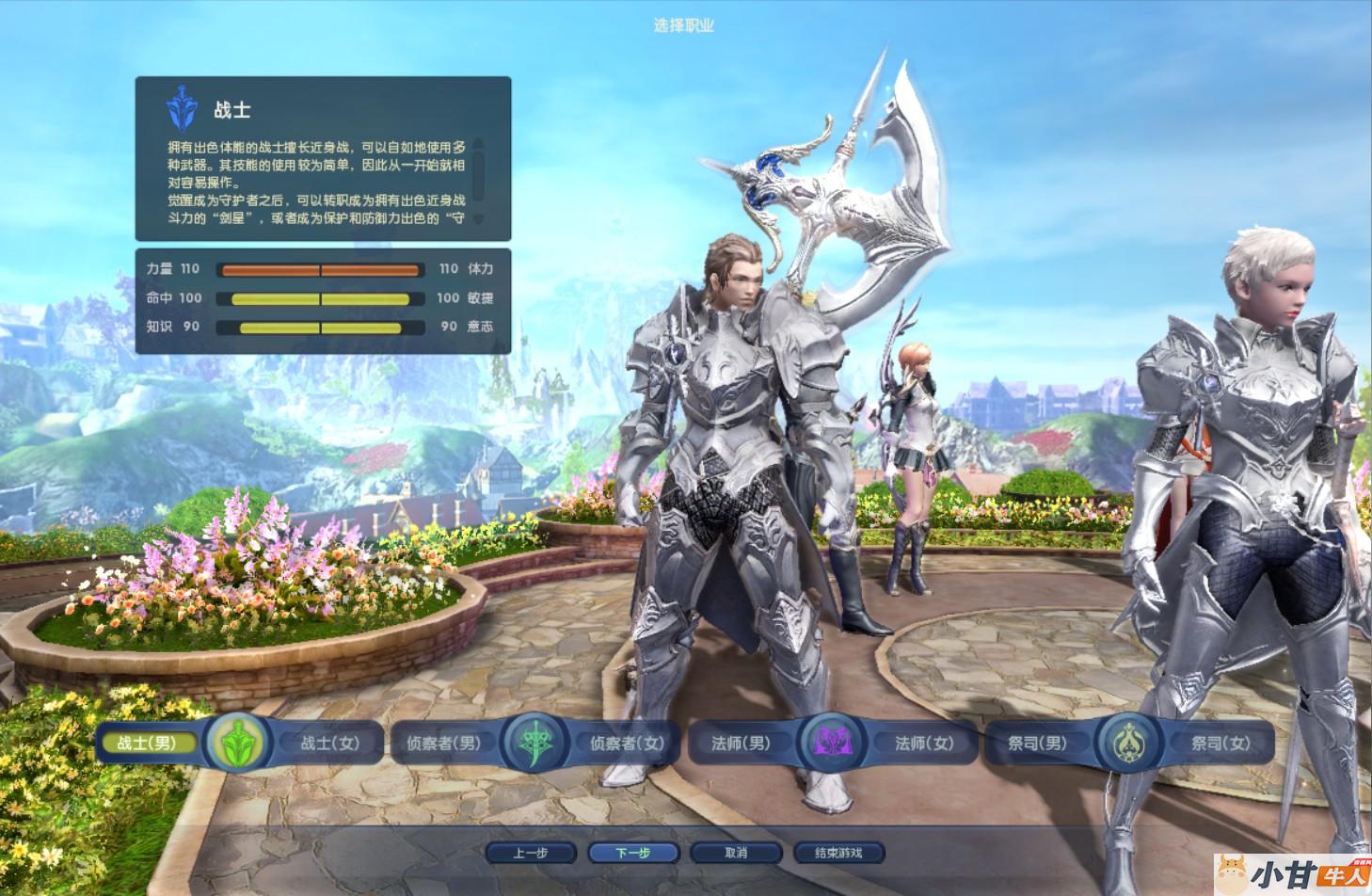Click the purple mage class emblem
This screenshot has height=896, width=1372.
tap(832, 744)
